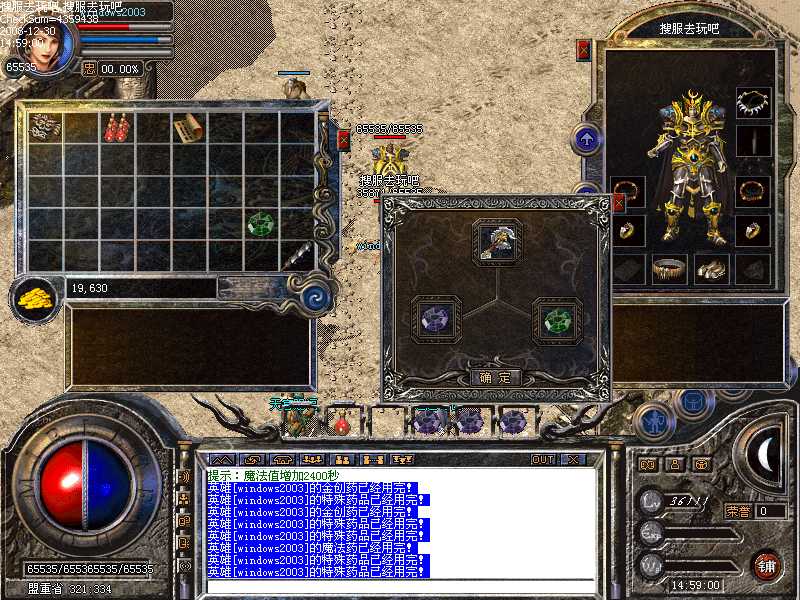Confirm the upgrade with the 确定 button

[495, 378]
